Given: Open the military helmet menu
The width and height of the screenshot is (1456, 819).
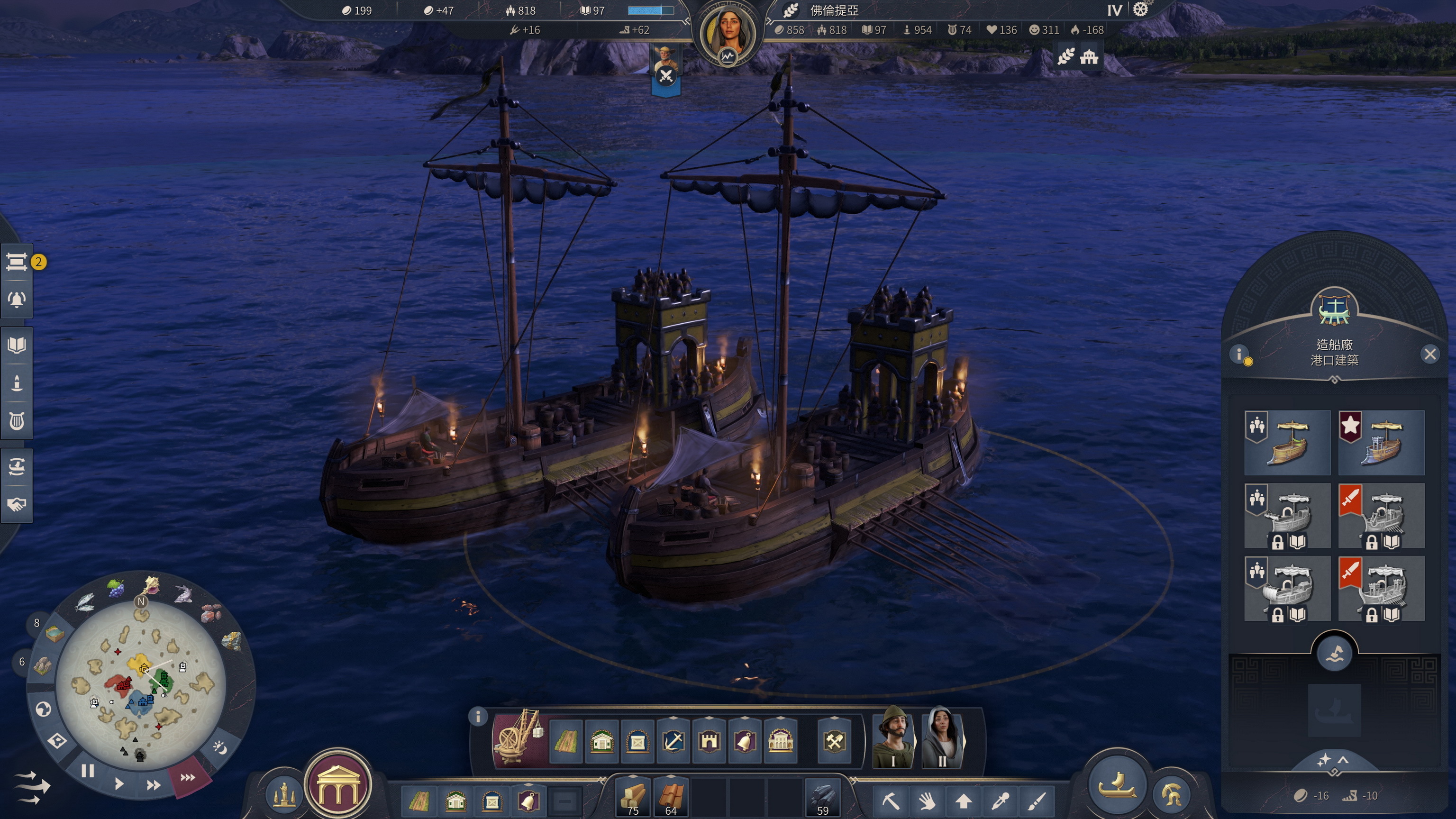Looking at the screenshot, I should pyautogui.click(x=1172, y=794).
